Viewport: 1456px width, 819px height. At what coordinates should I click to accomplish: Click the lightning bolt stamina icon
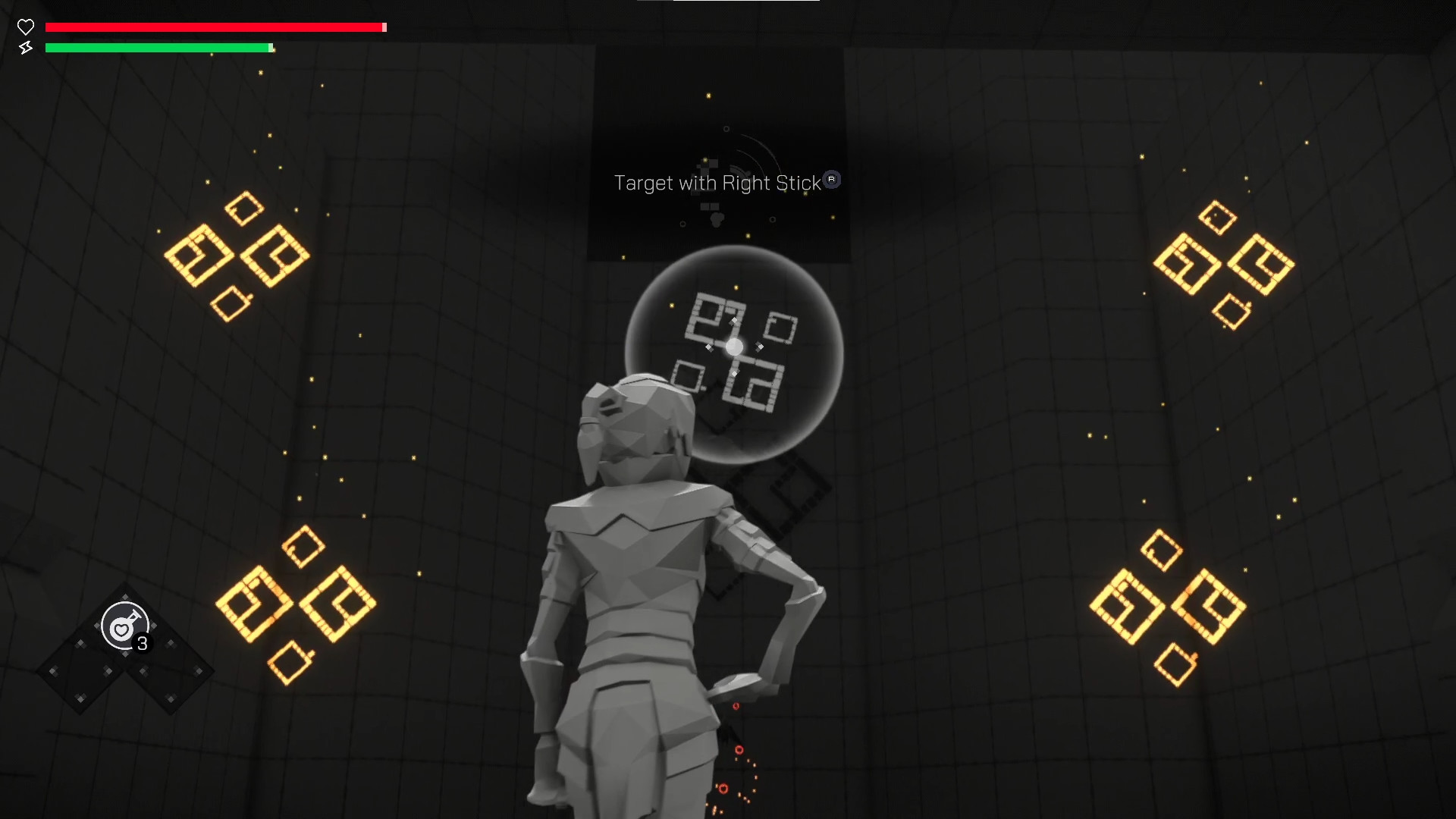click(26, 48)
